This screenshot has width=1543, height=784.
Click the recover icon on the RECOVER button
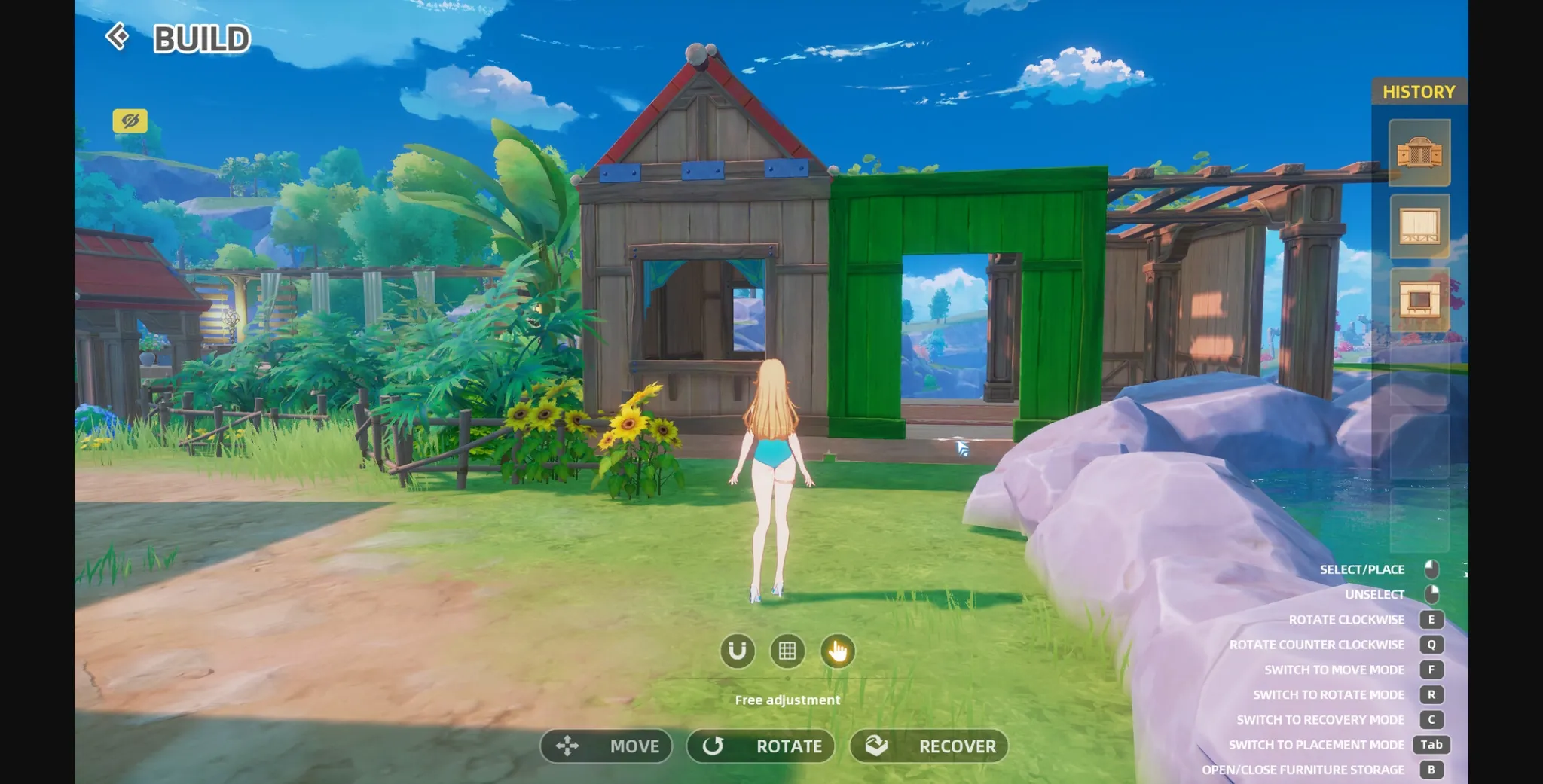(876, 746)
